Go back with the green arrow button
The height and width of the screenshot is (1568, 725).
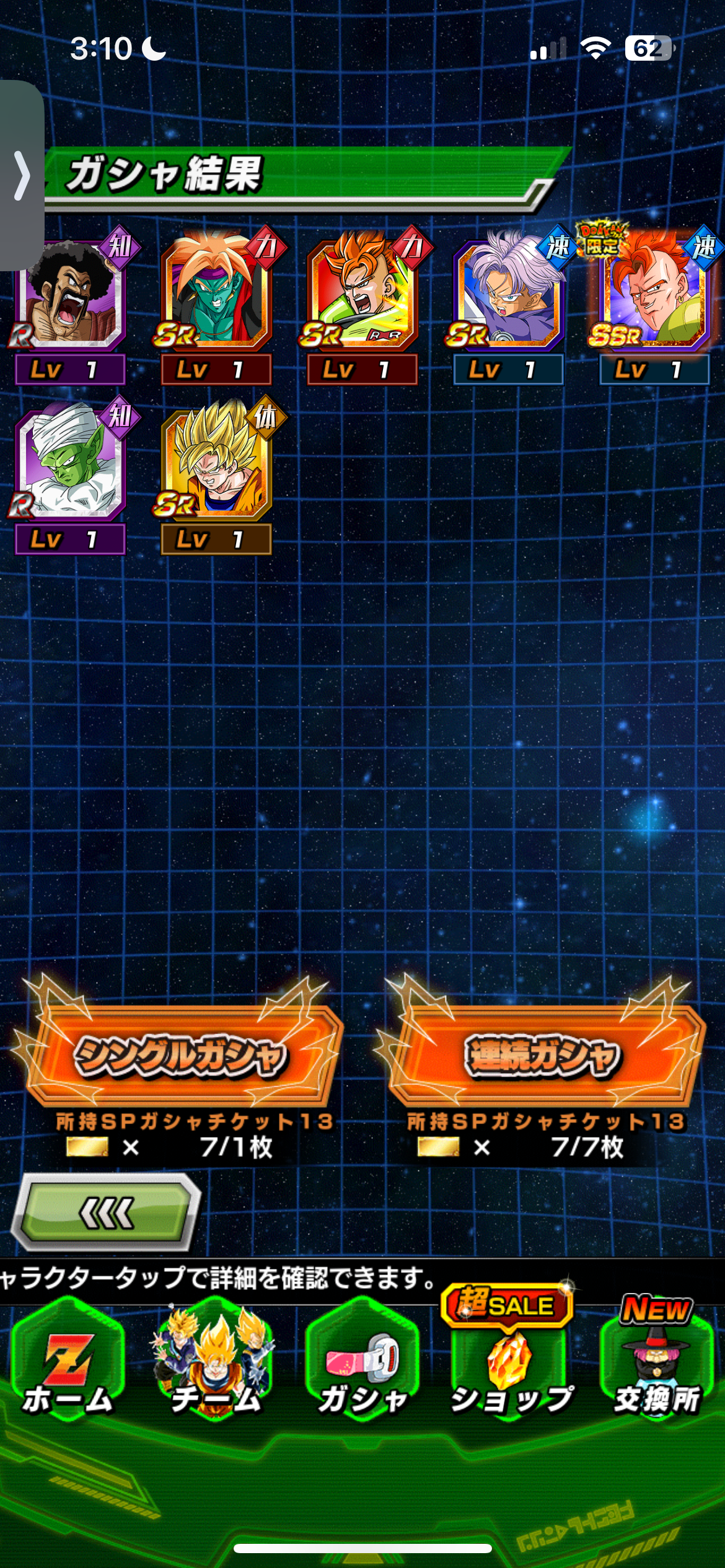(x=107, y=1213)
